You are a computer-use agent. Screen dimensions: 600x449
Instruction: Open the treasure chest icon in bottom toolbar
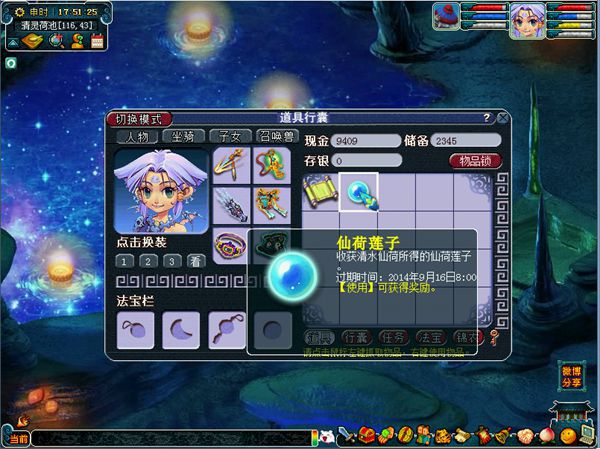coord(366,436)
